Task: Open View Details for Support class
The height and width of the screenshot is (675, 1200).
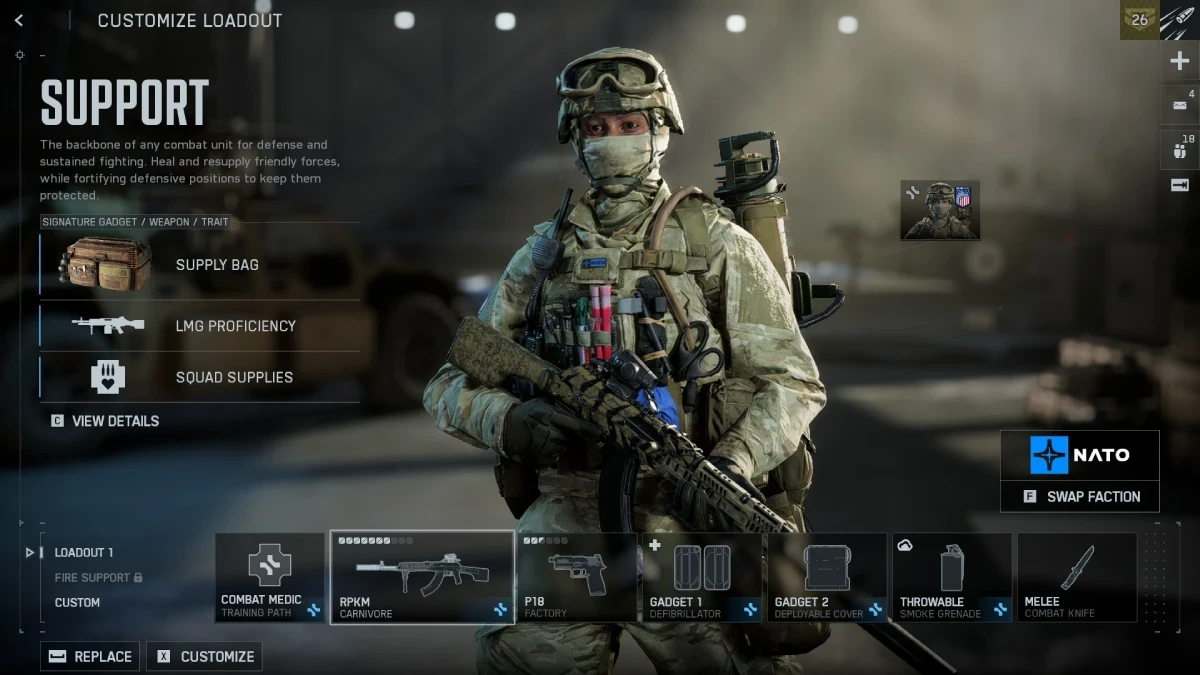Action: click(x=105, y=421)
